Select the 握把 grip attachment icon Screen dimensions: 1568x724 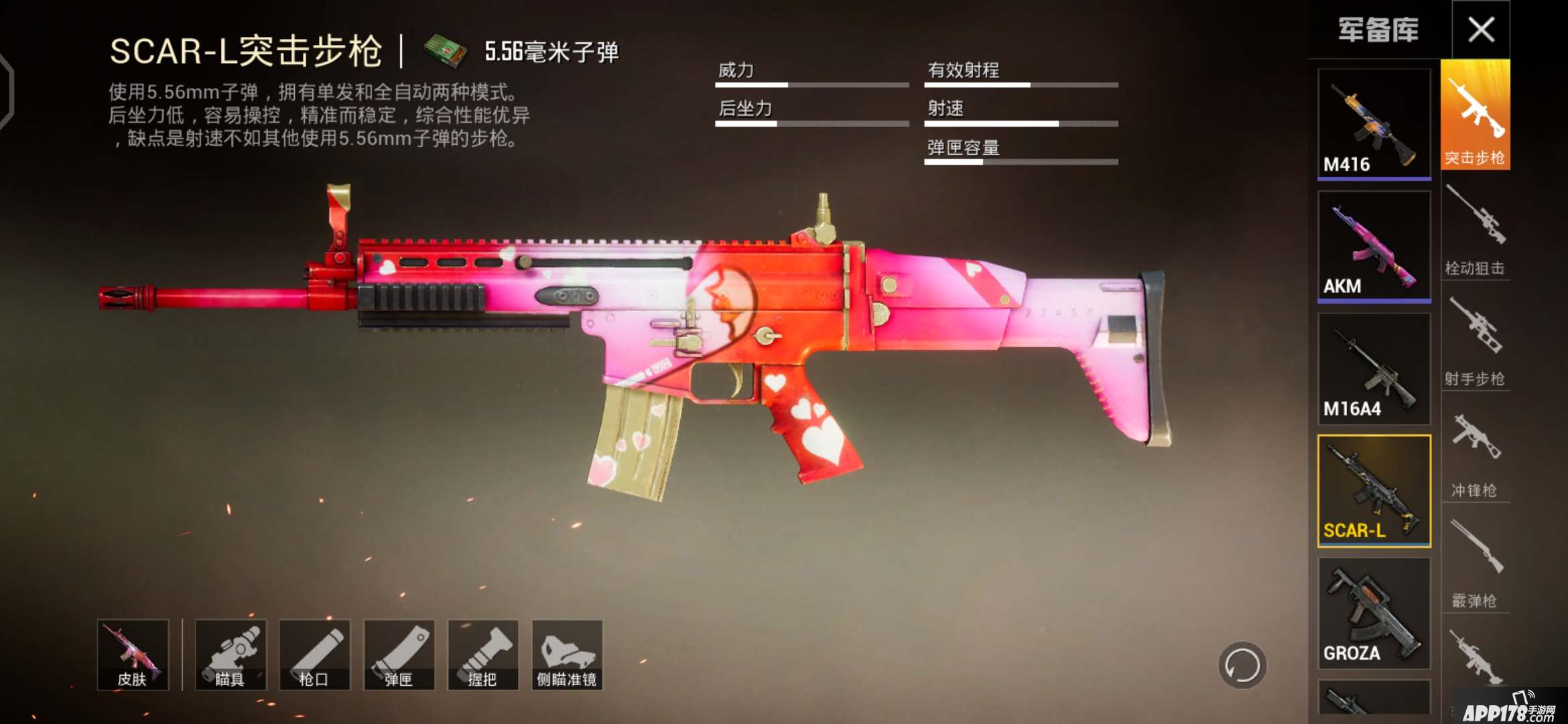pyautogui.click(x=481, y=655)
